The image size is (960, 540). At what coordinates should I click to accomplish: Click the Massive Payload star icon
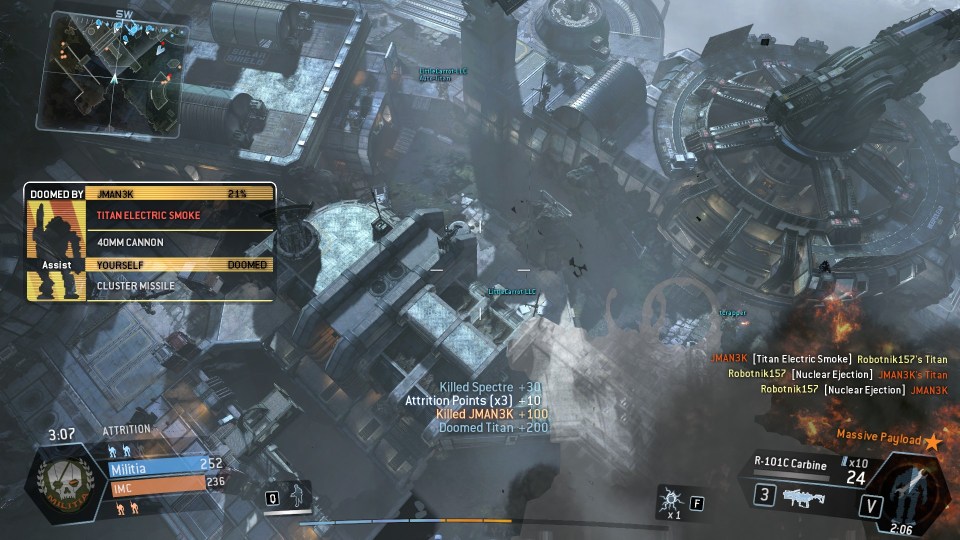(x=933, y=440)
